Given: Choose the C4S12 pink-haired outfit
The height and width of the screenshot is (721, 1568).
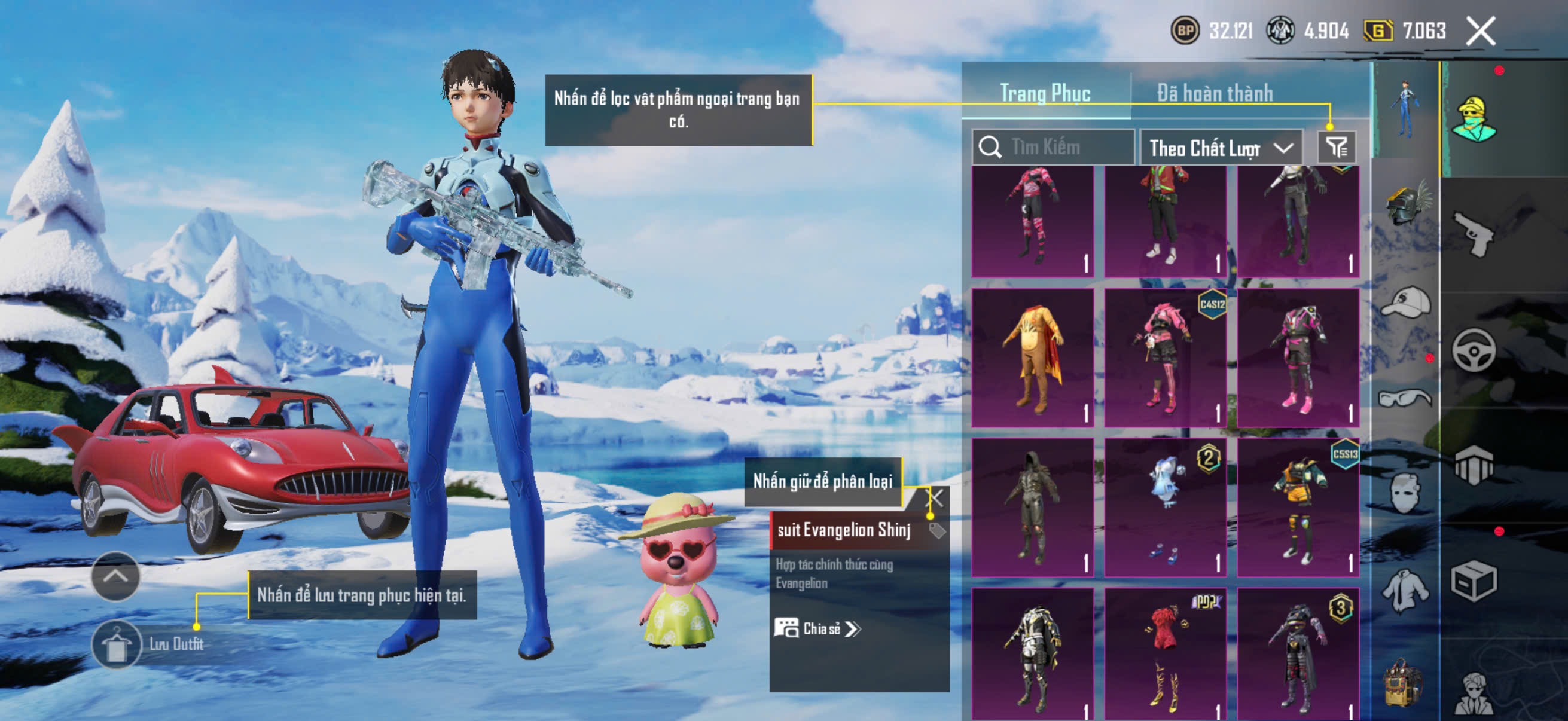Looking at the screenshot, I should pyautogui.click(x=1164, y=358).
